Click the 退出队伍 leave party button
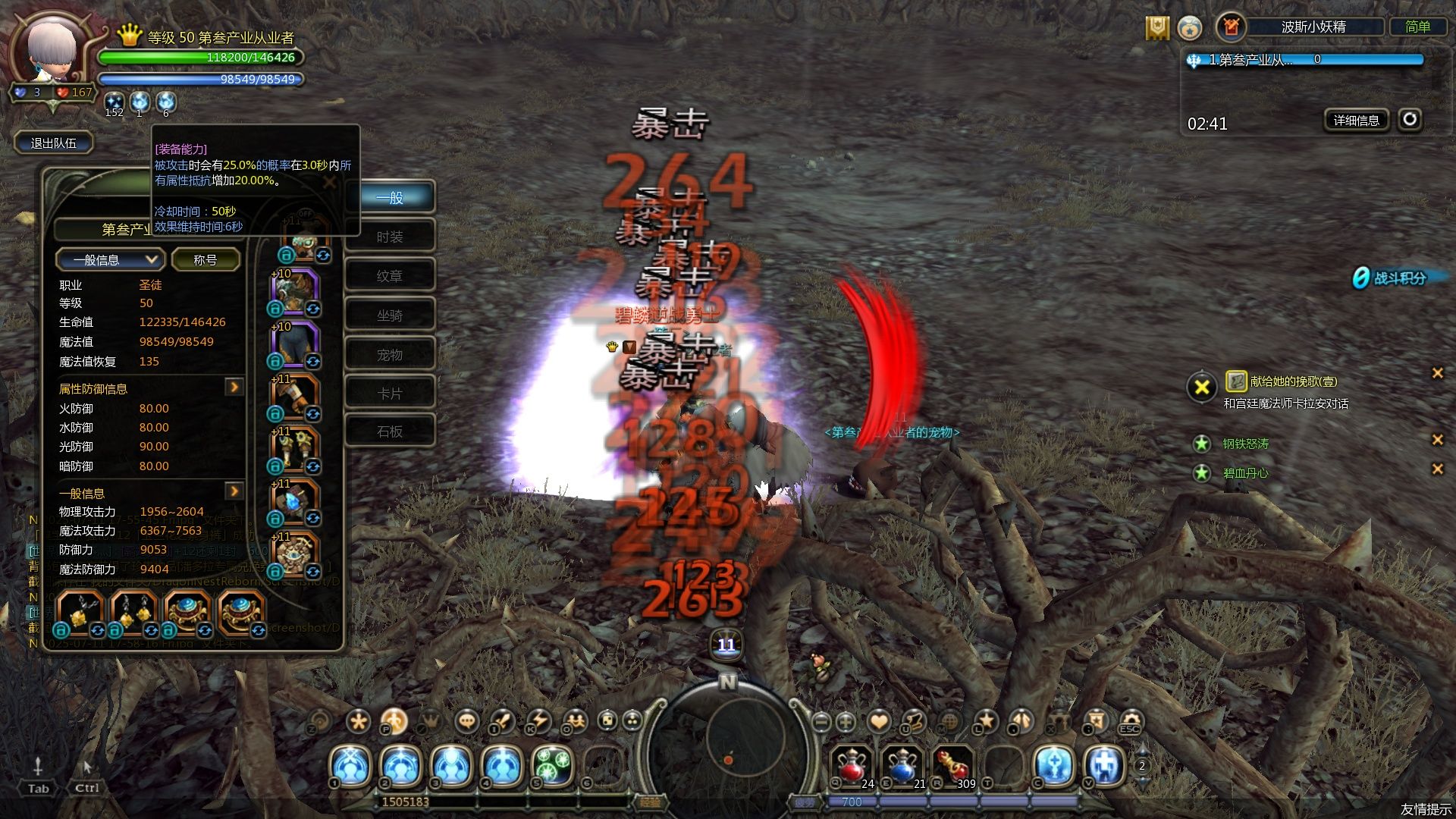 [x=53, y=143]
